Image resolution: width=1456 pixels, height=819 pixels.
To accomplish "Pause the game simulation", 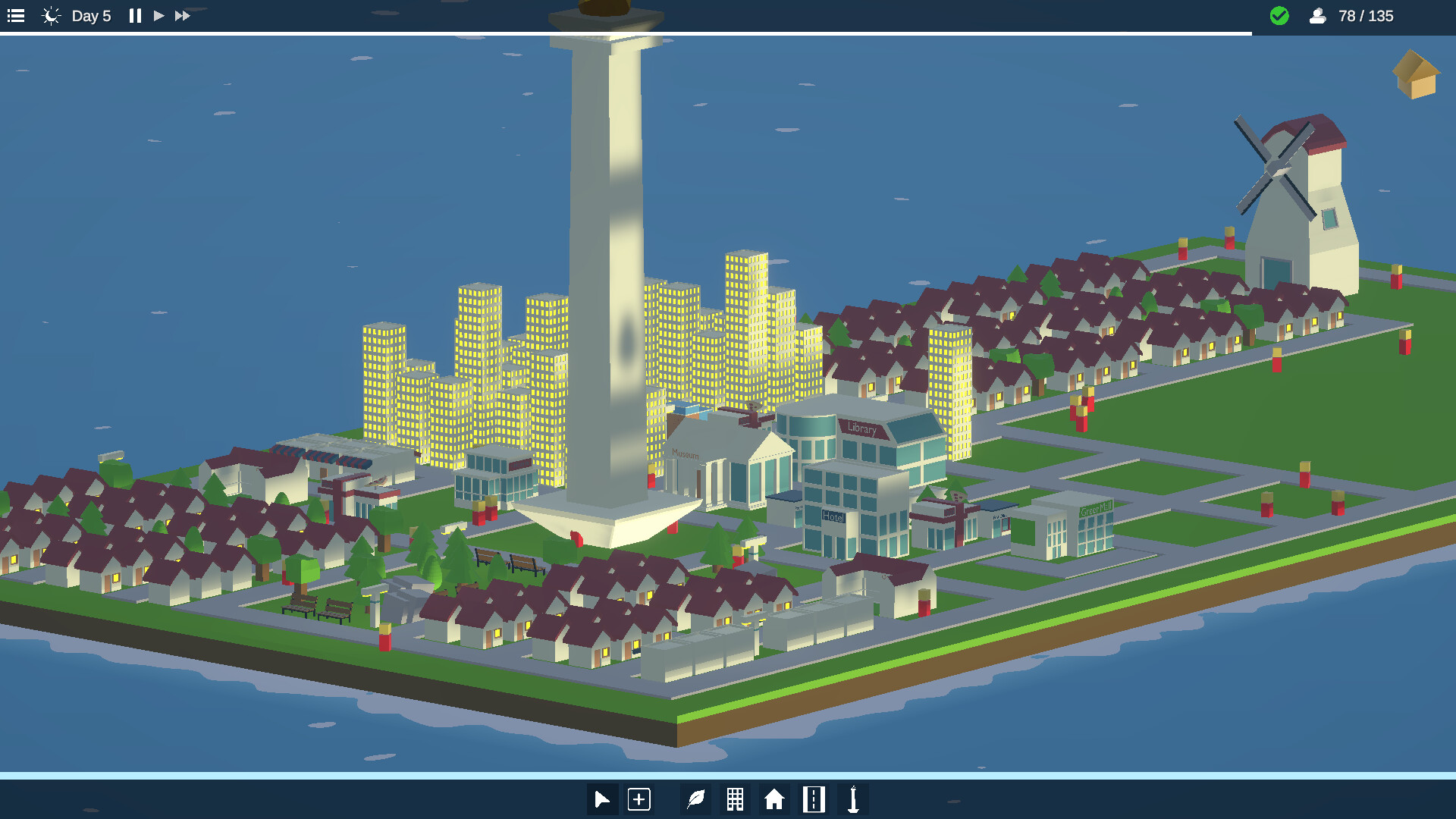I will [x=134, y=15].
